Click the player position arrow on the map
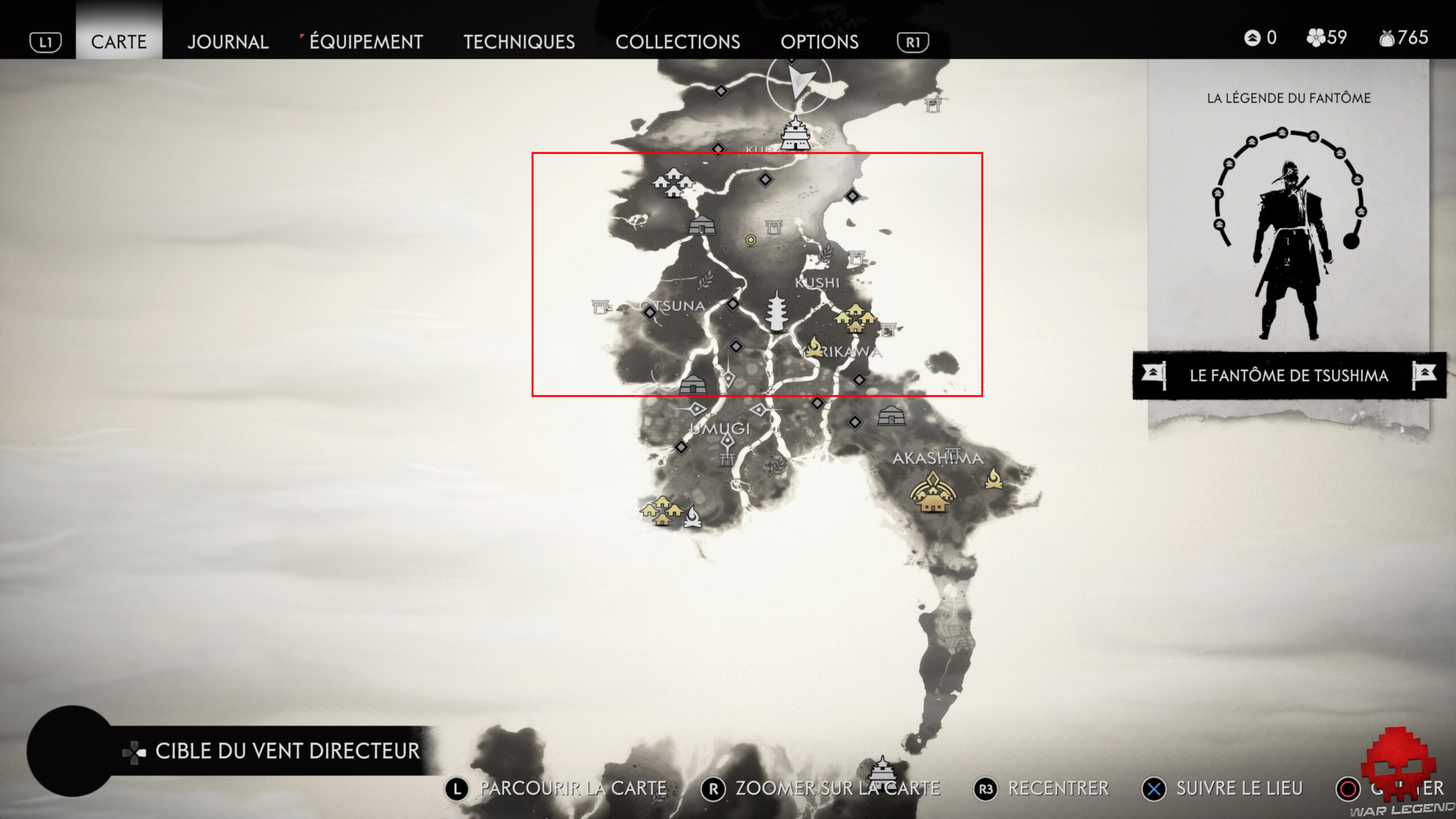The width and height of the screenshot is (1456, 819). click(x=800, y=81)
